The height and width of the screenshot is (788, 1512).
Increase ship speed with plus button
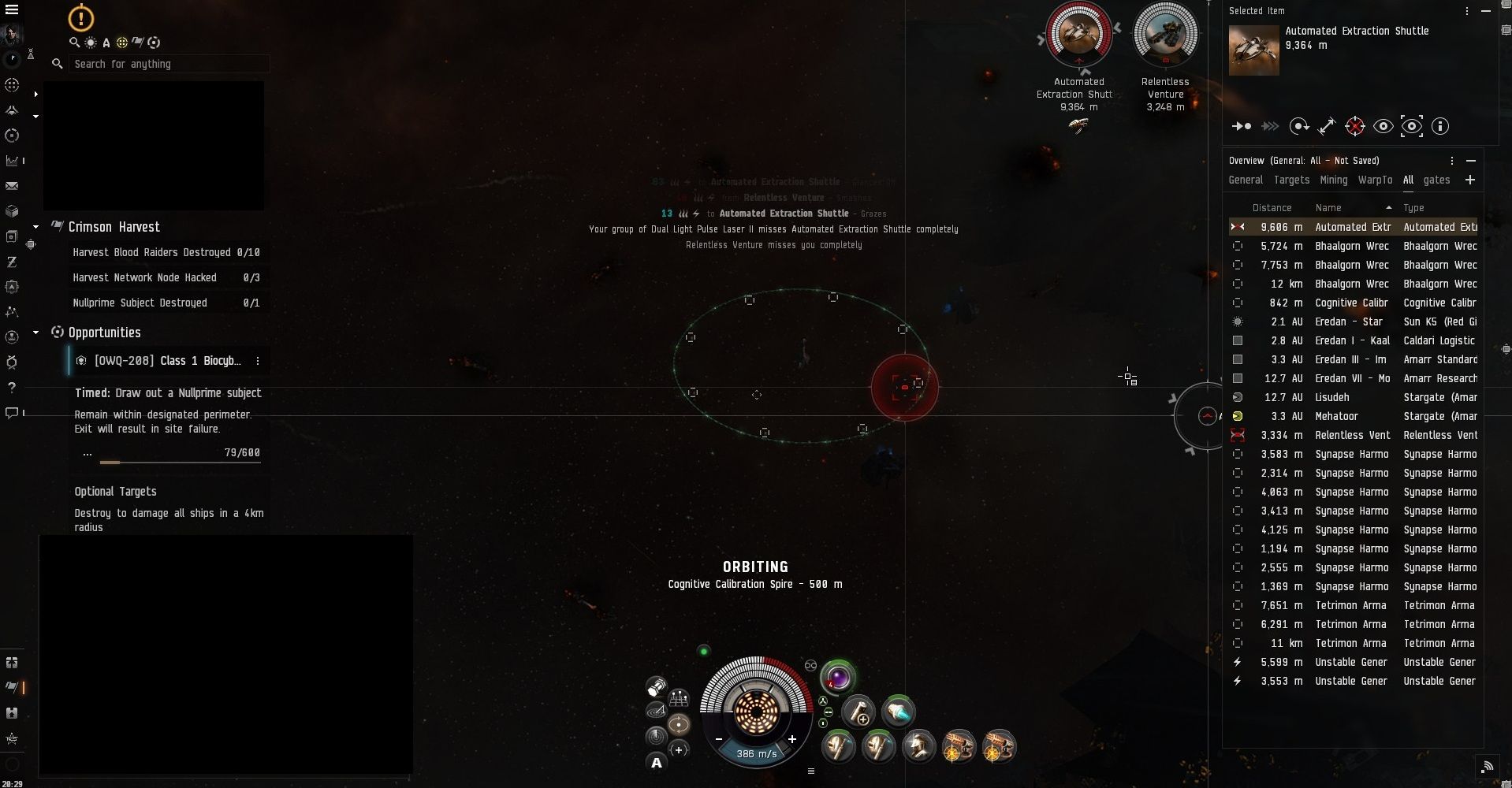pos(791,739)
